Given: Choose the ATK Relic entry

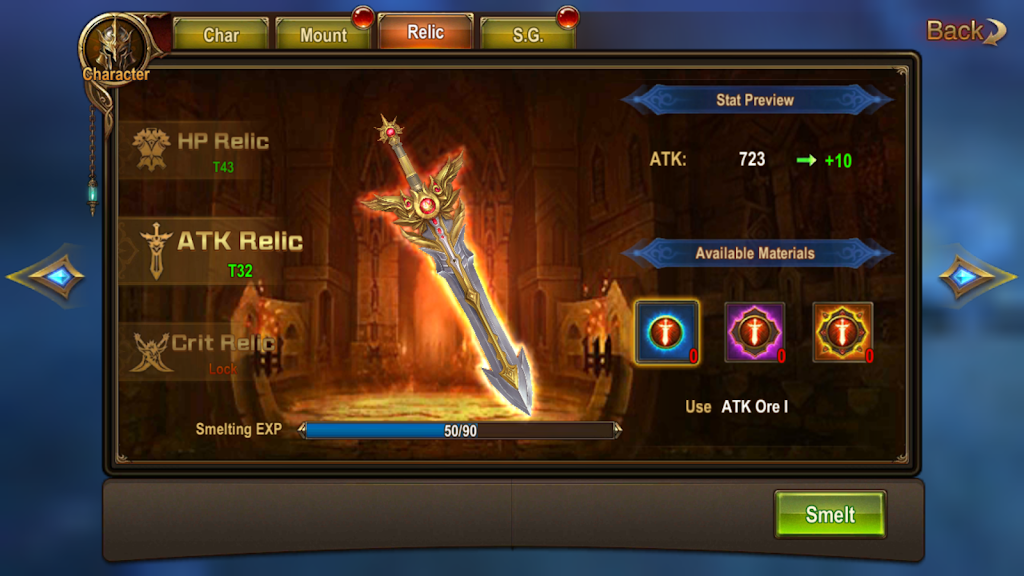Looking at the screenshot, I should click(212, 249).
